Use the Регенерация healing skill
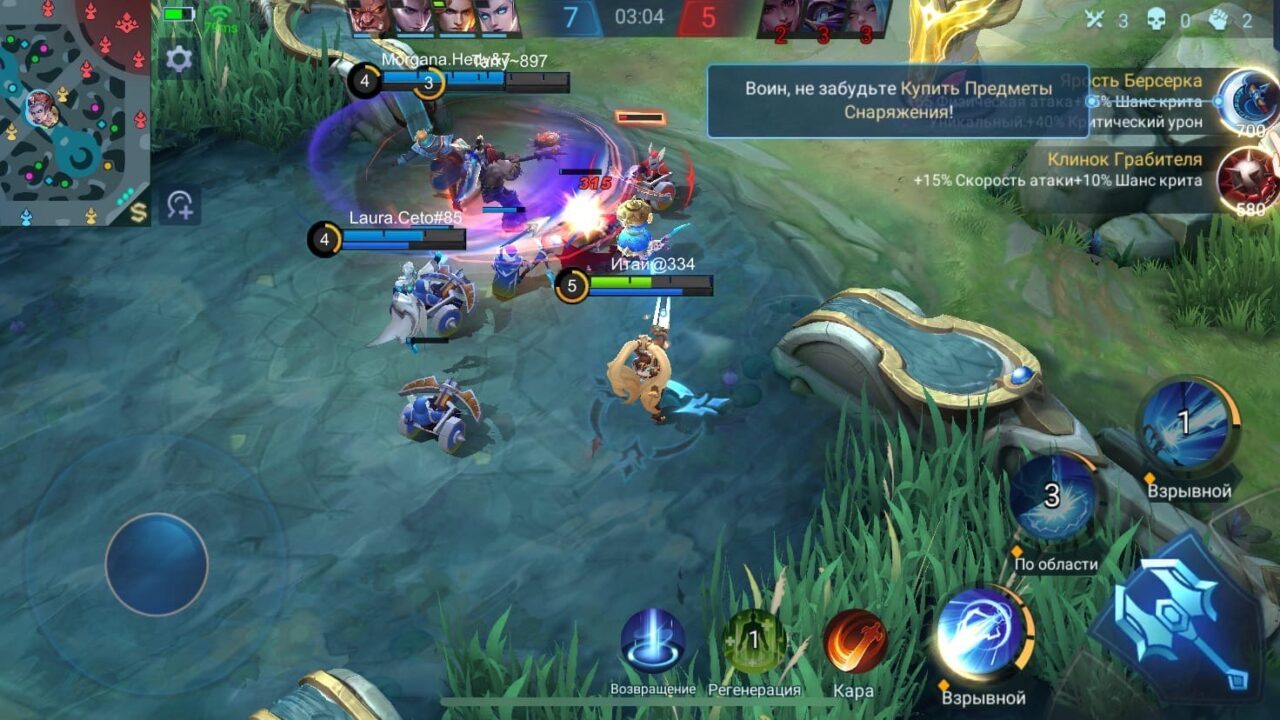Screen dimensions: 1280x720 (751, 643)
